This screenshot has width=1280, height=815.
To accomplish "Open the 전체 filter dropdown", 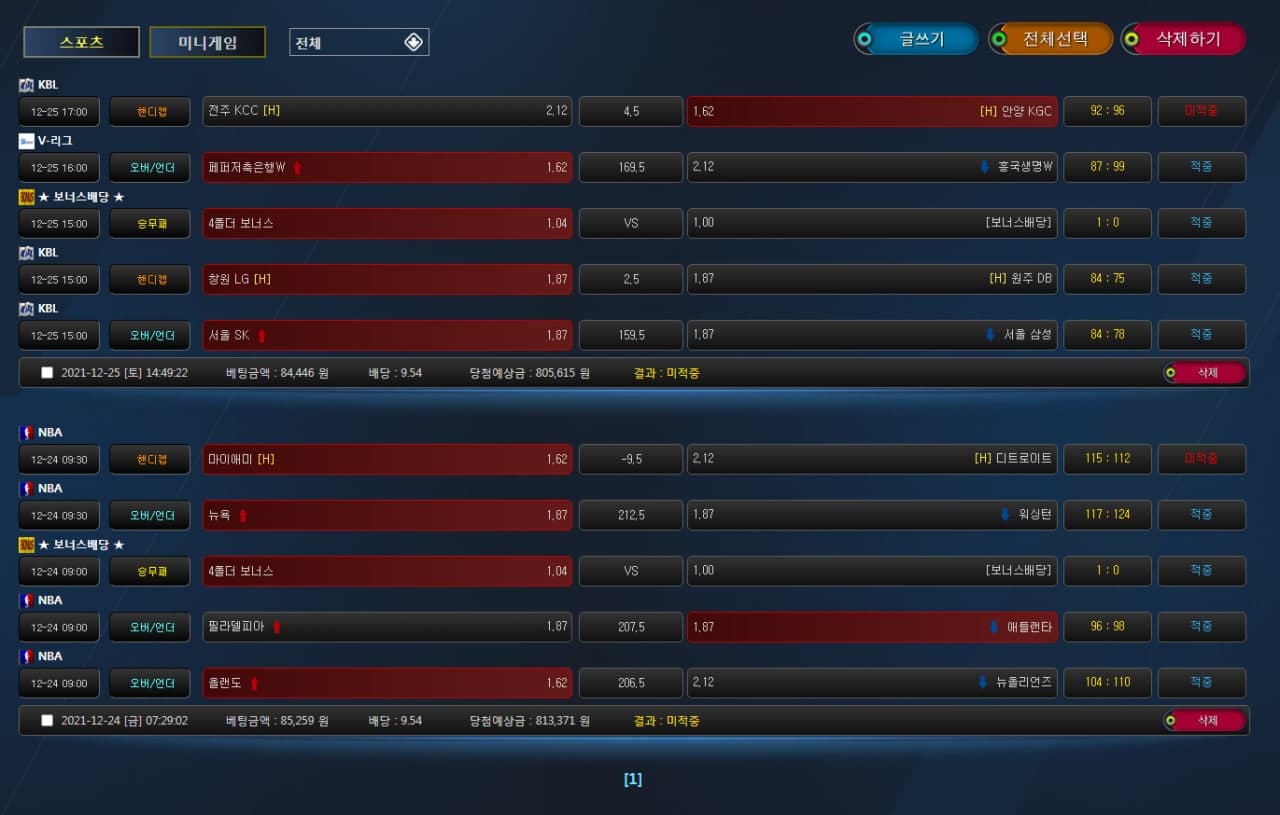I will 359,42.
